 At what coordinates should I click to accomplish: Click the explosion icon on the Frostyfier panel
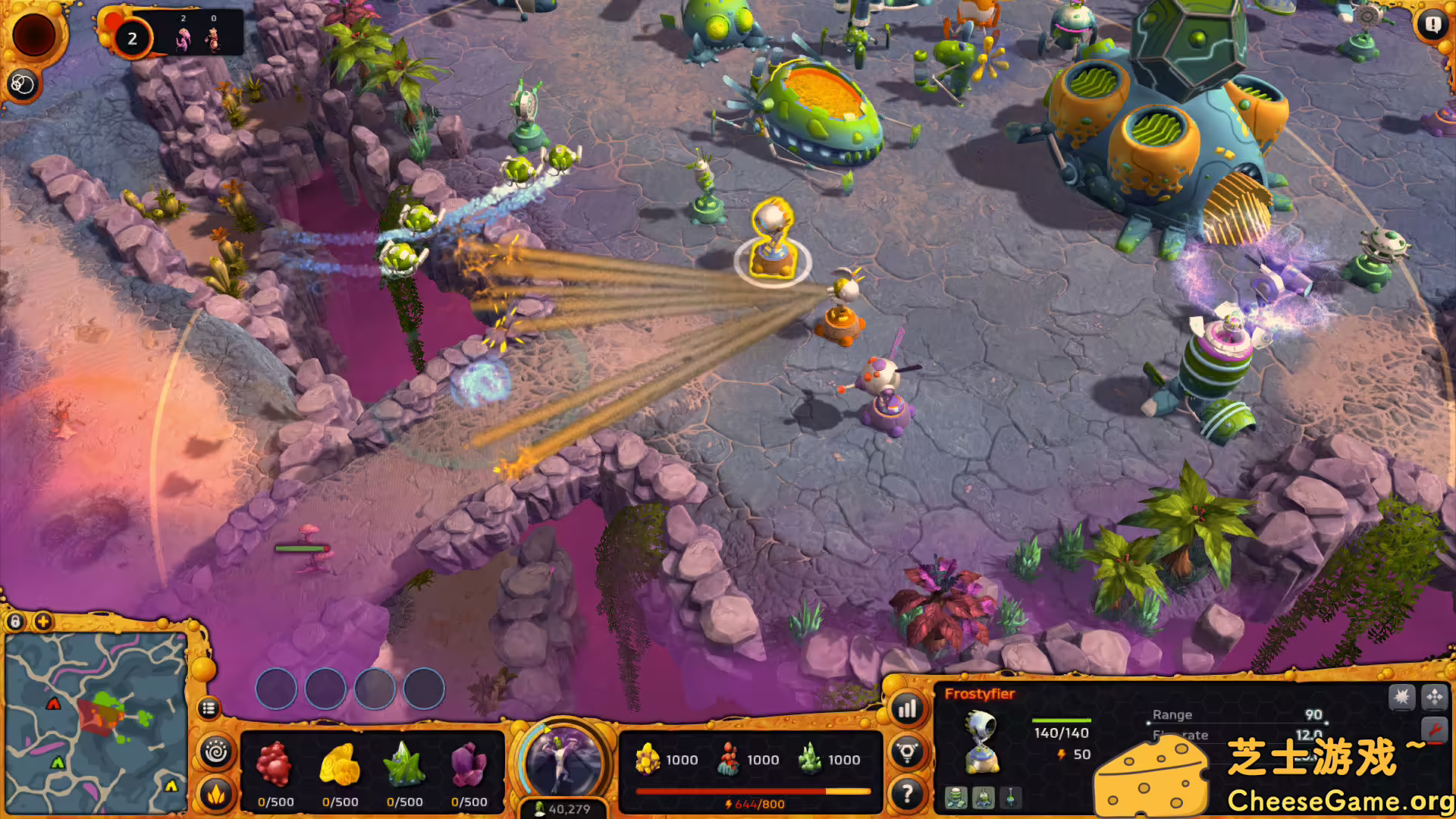pos(1401,696)
